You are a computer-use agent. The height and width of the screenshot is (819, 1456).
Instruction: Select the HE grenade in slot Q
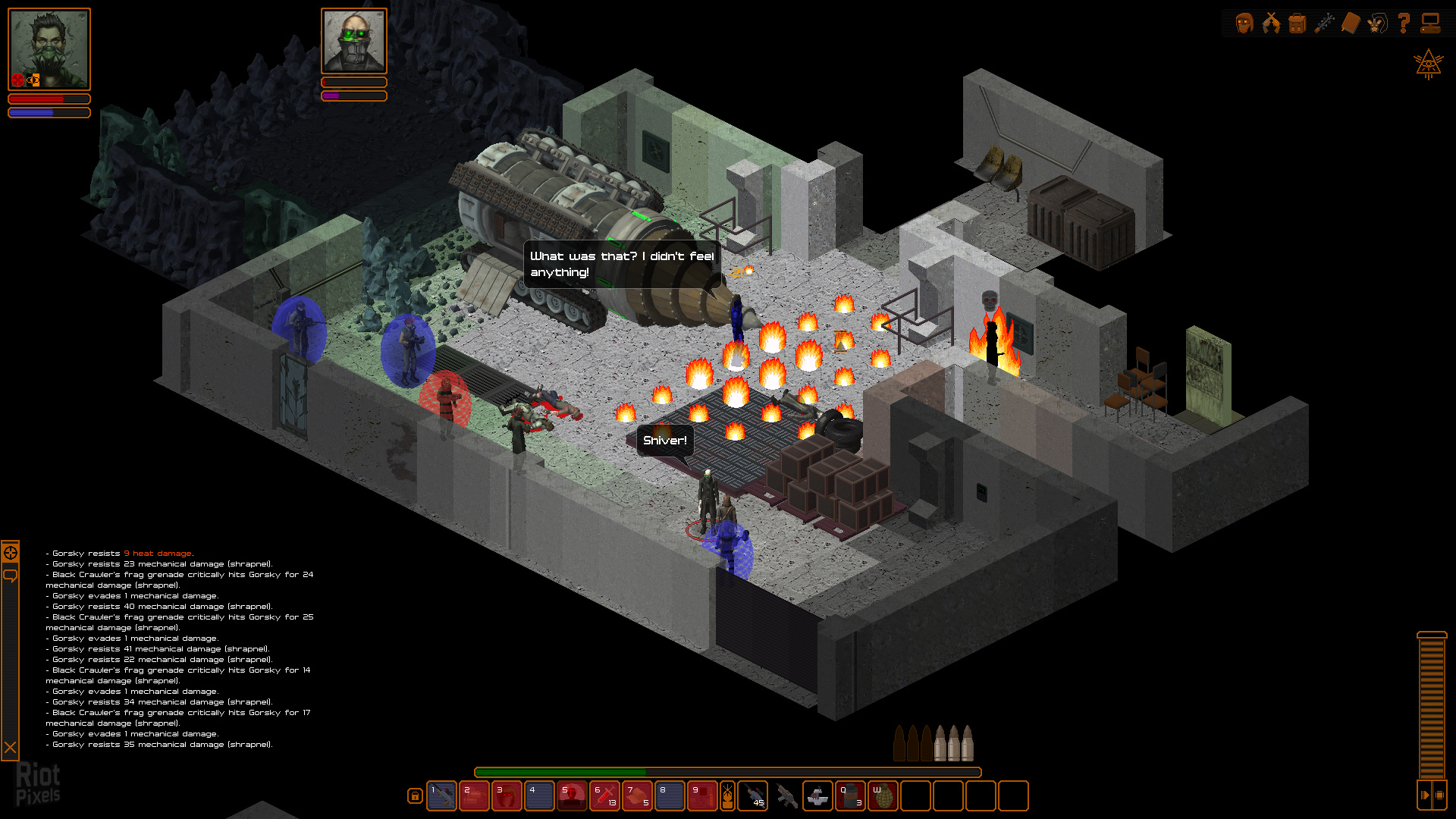pyautogui.click(x=850, y=796)
